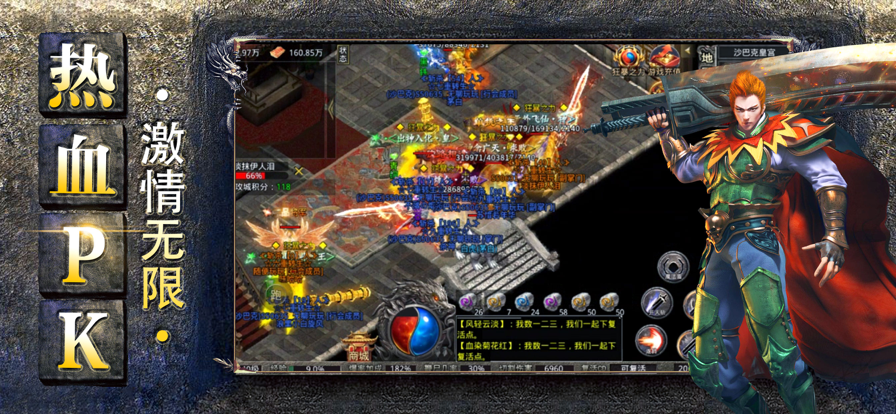
Task: Close the target frame with X
Action: pyautogui.click(x=297, y=171)
